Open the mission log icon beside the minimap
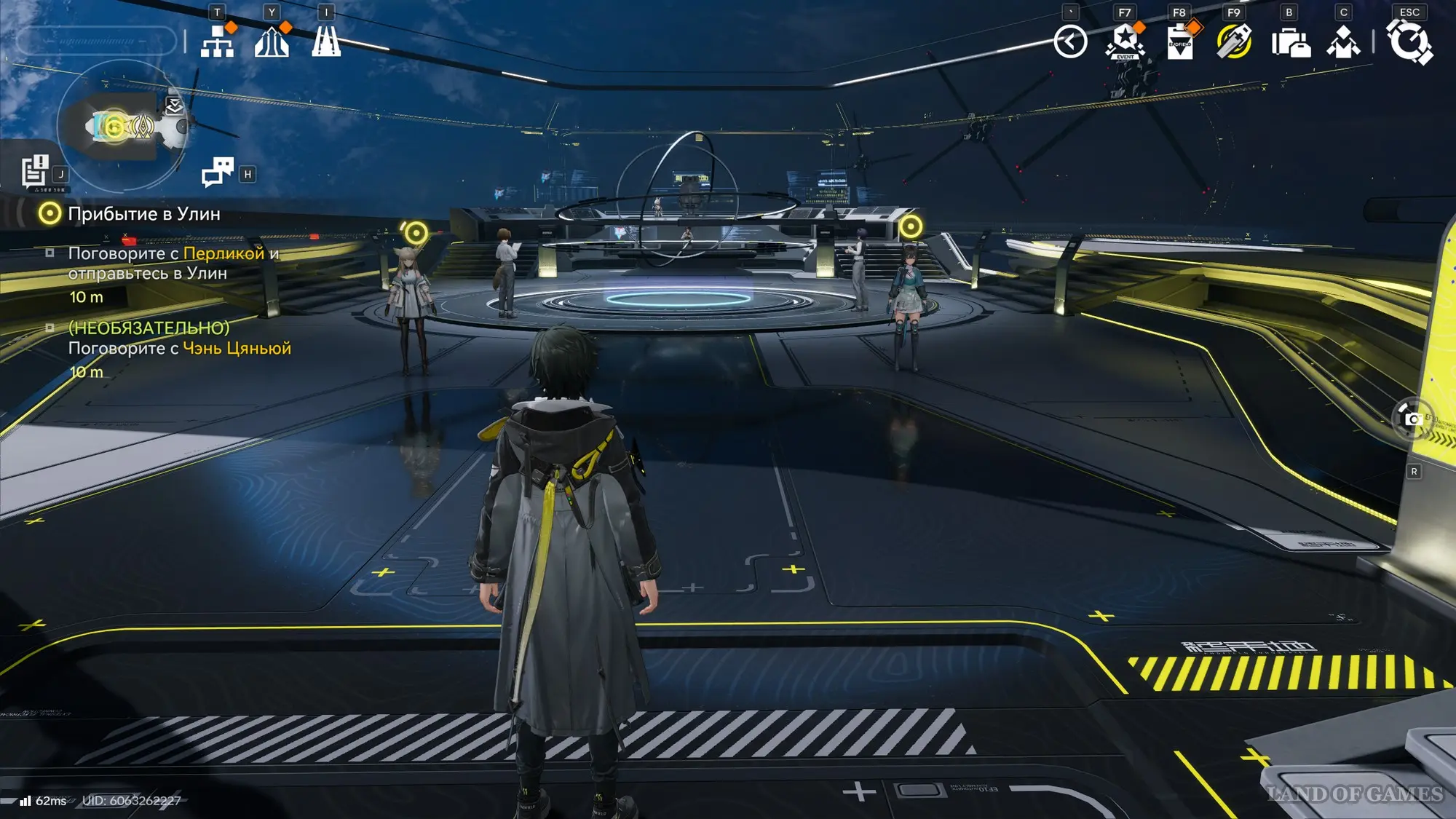Screen dimensions: 1456x819 pyautogui.click(x=34, y=172)
